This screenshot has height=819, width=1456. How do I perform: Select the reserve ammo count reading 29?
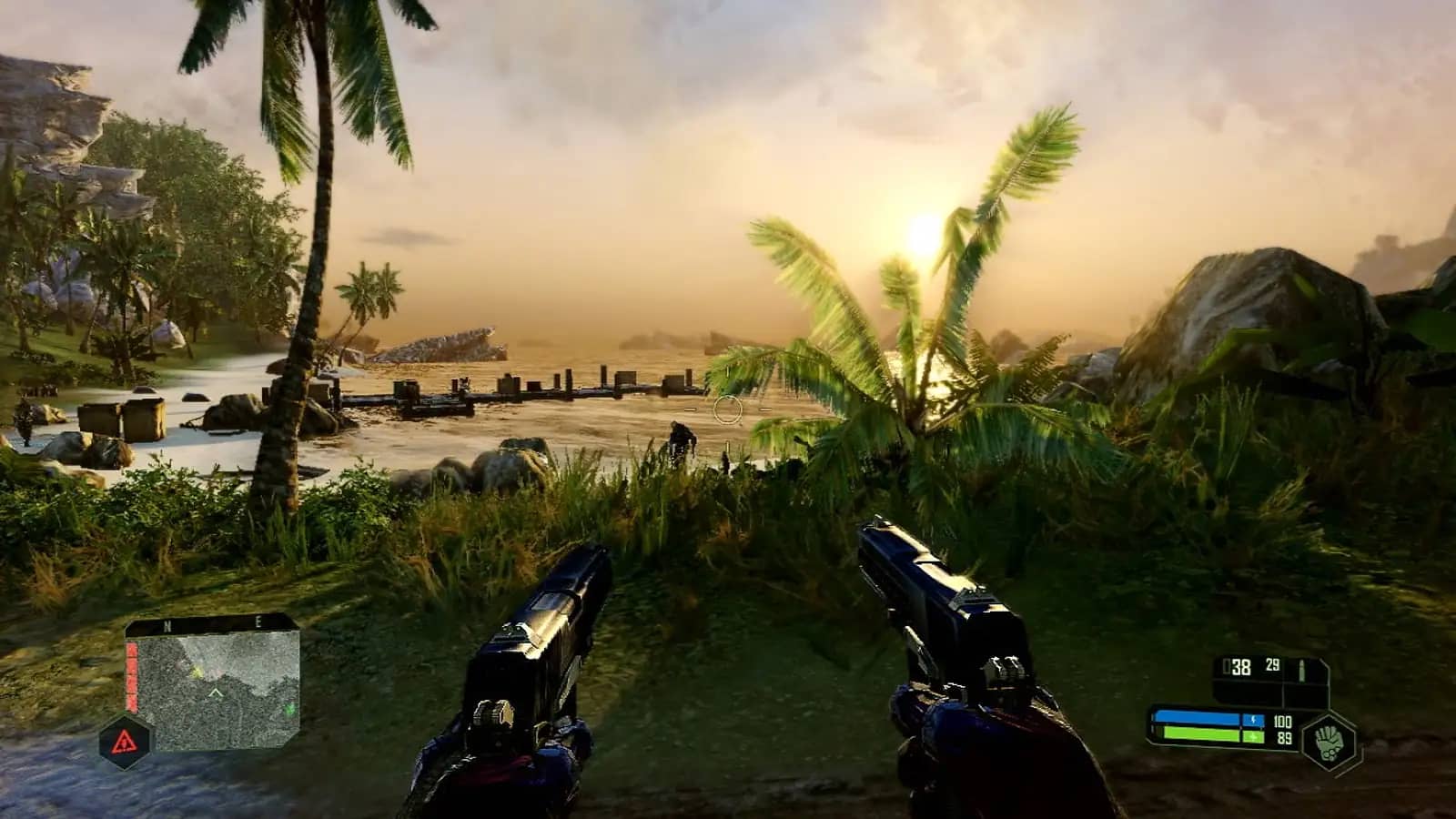click(x=1271, y=666)
